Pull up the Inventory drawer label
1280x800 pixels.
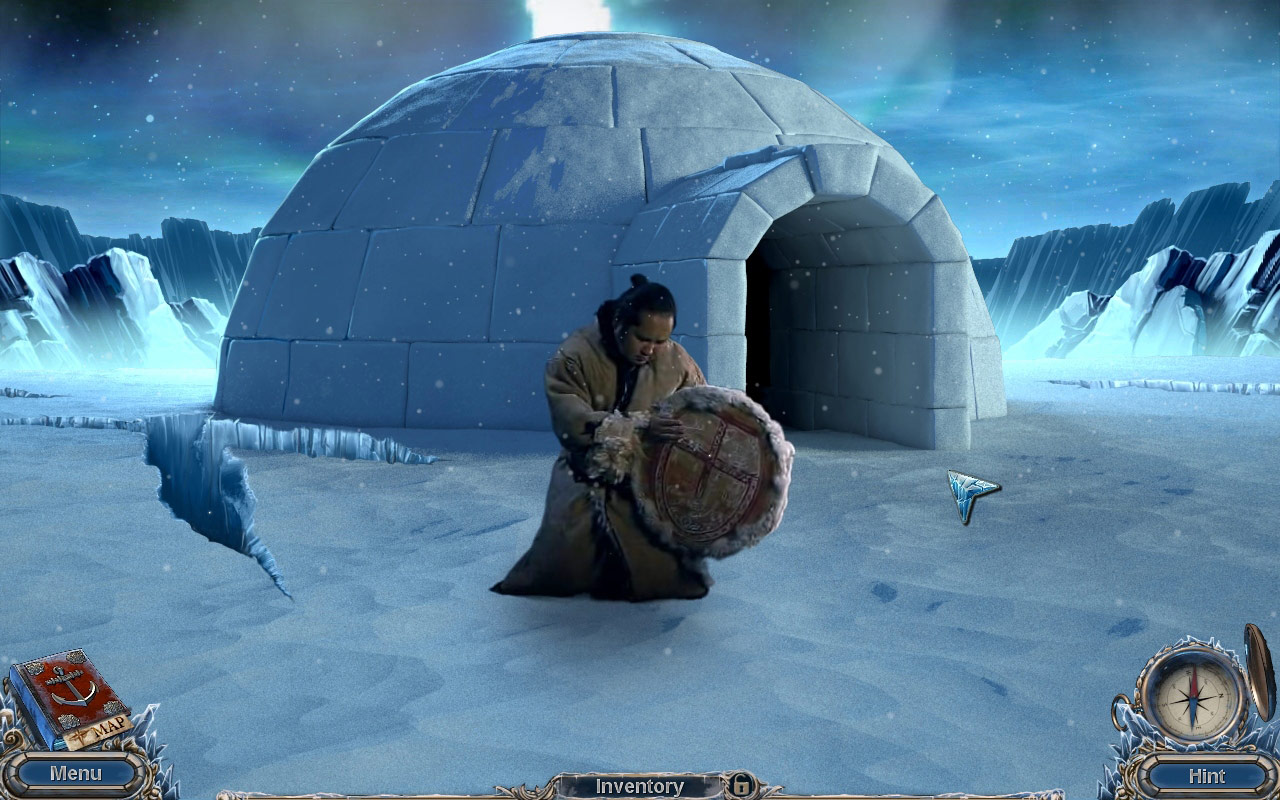point(640,787)
